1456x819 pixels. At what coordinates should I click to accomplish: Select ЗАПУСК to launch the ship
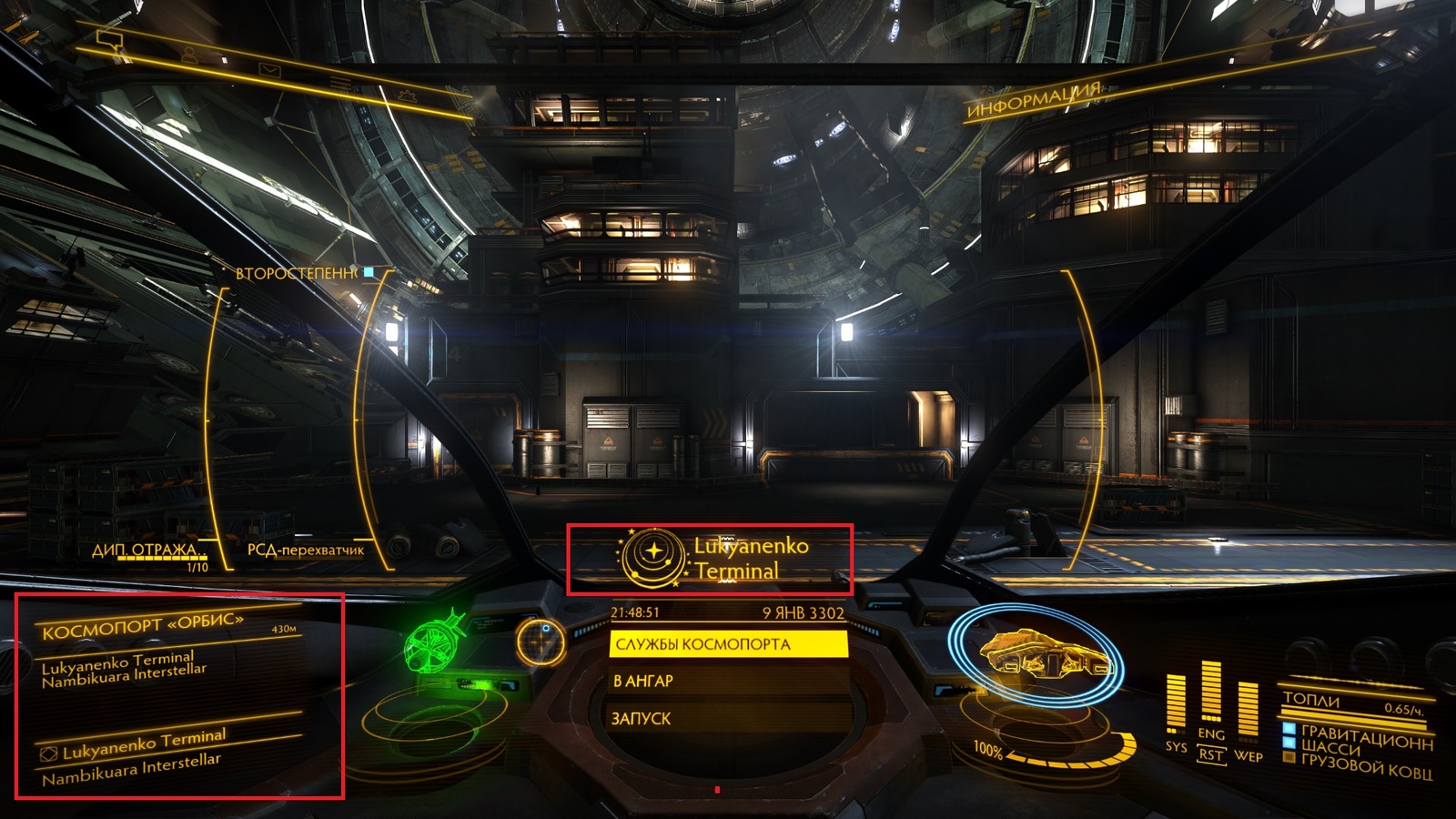728,718
